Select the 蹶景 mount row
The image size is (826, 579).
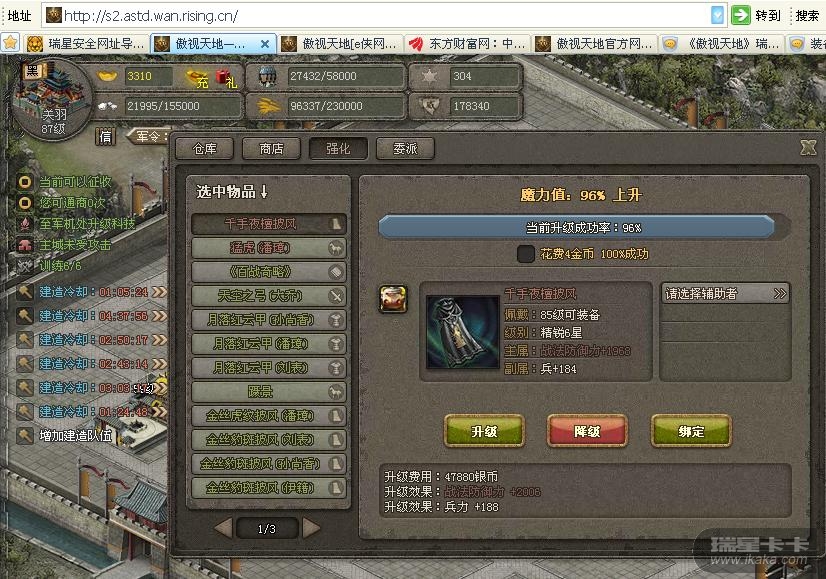(269, 391)
